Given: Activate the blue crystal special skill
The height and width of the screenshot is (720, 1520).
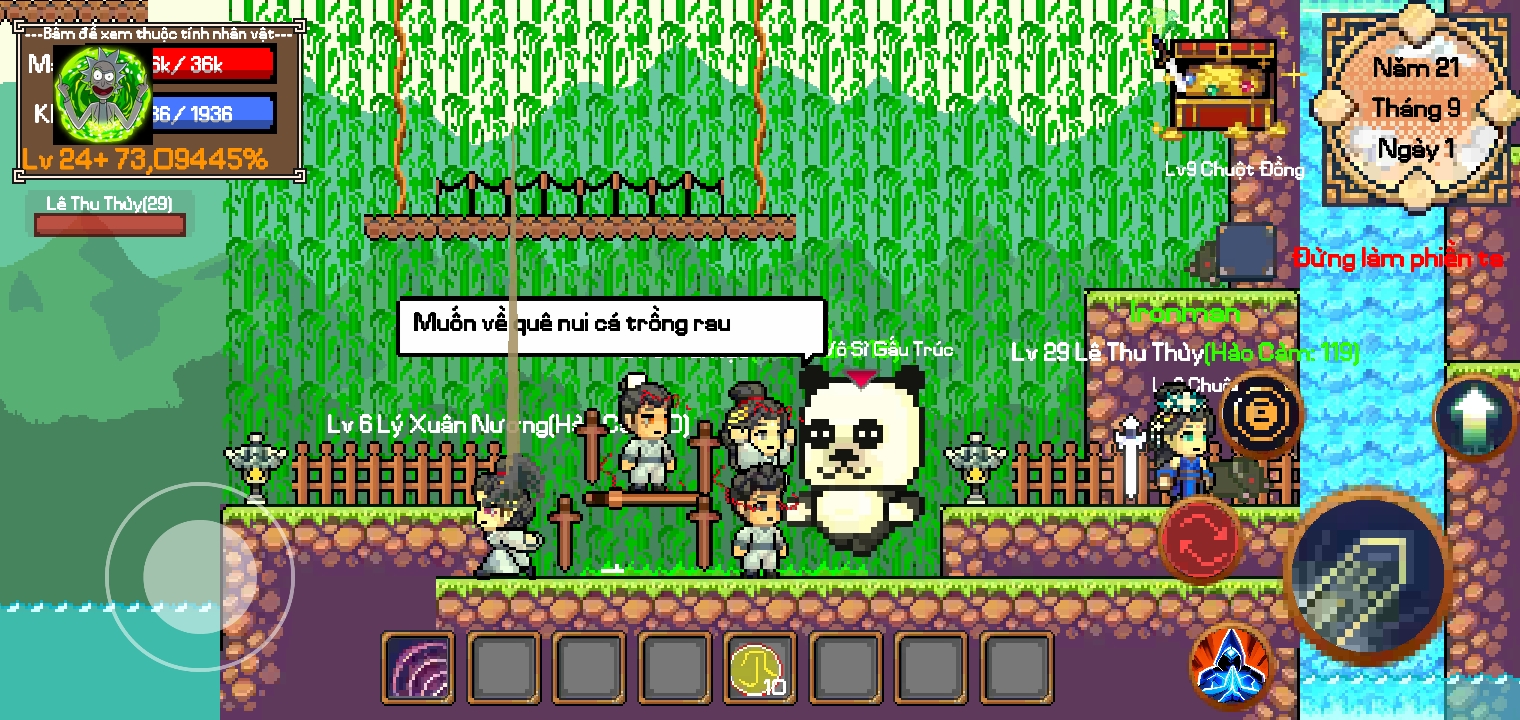Looking at the screenshot, I should (x=1228, y=664).
